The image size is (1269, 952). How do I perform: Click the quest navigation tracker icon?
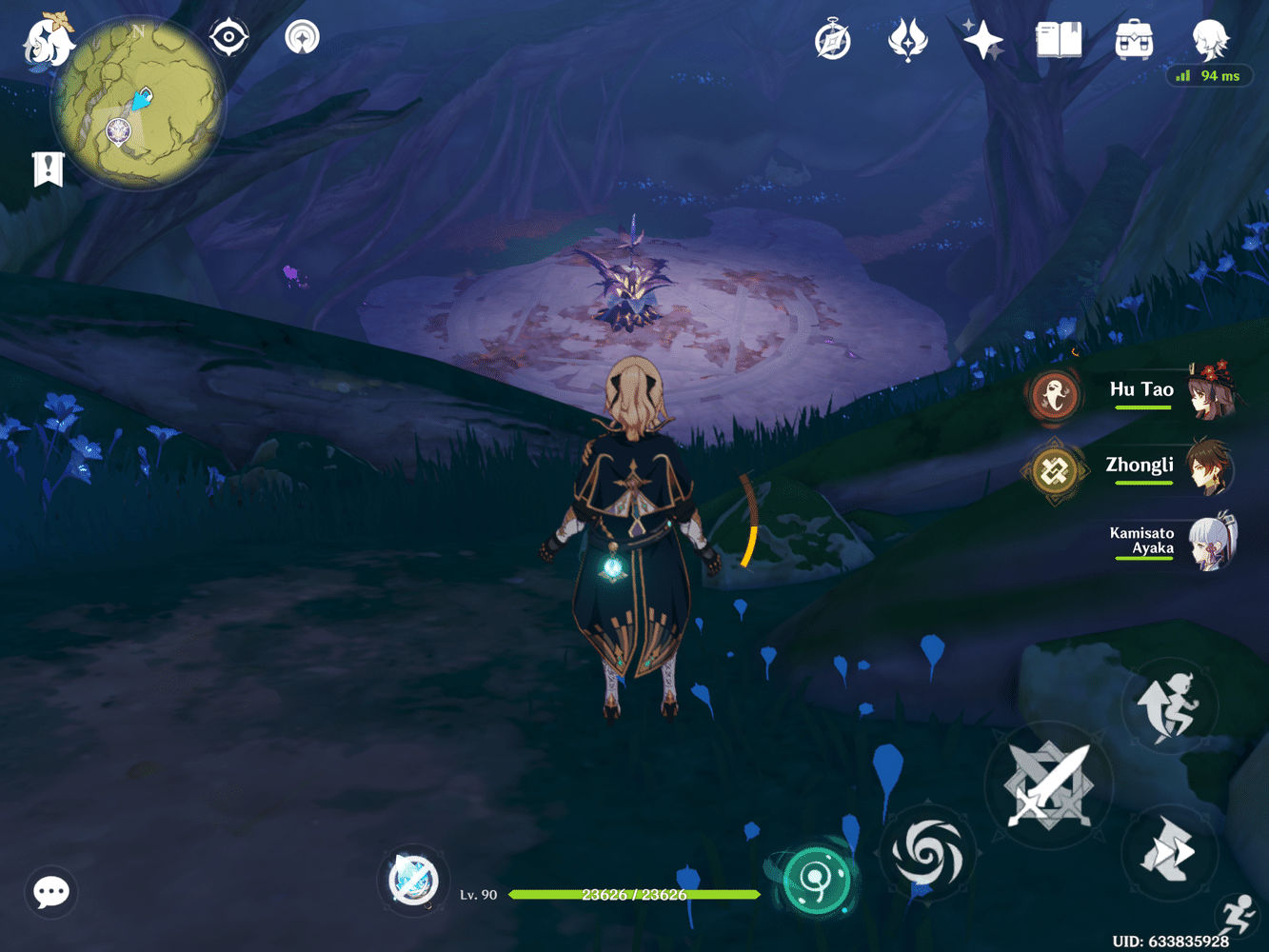click(x=300, y=38)
